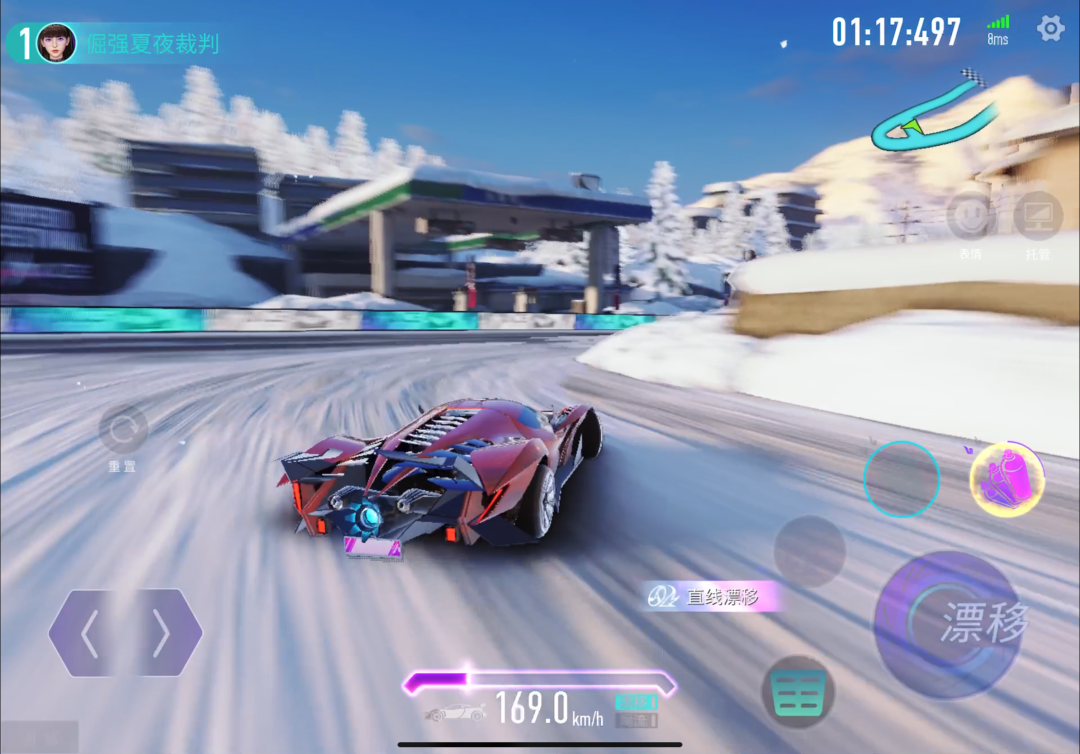The width and height of the screenshot is (1080, 754).
Task: Tap the empty cyan-ringed skill button
Action: click(x=901, y=479)
